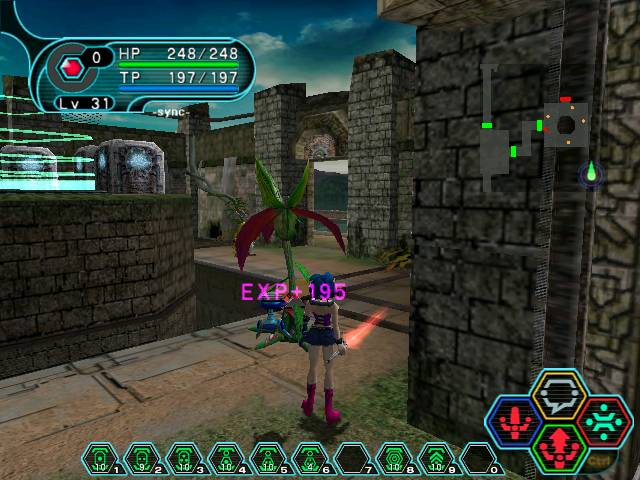The image size is (640, 480).
Task: Choose the teal icon in the red-bordered hexagon
Action: coord(603,420)
